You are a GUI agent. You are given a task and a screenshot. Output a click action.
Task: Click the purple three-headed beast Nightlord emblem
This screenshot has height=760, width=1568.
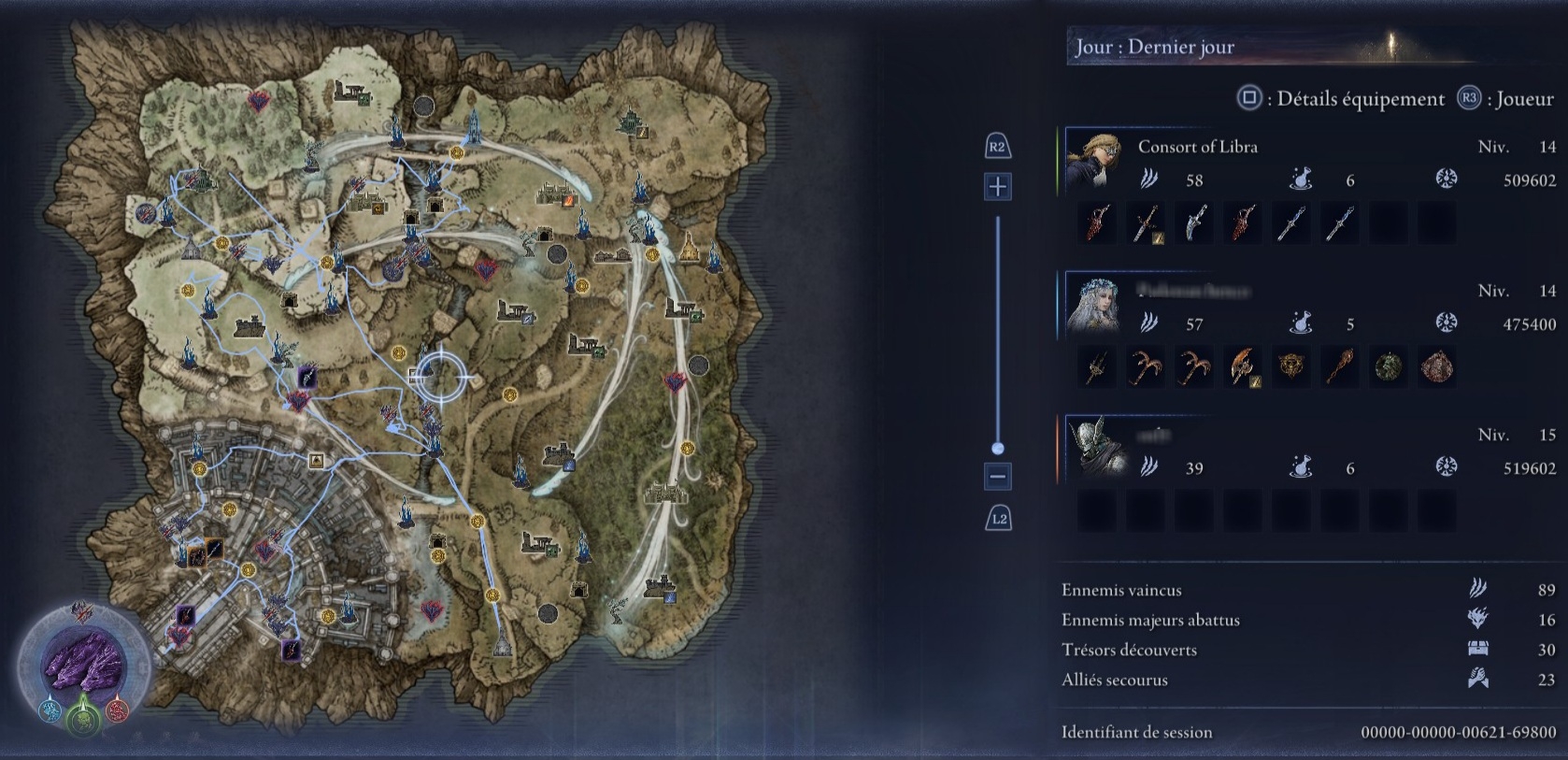tap(83, 664)
